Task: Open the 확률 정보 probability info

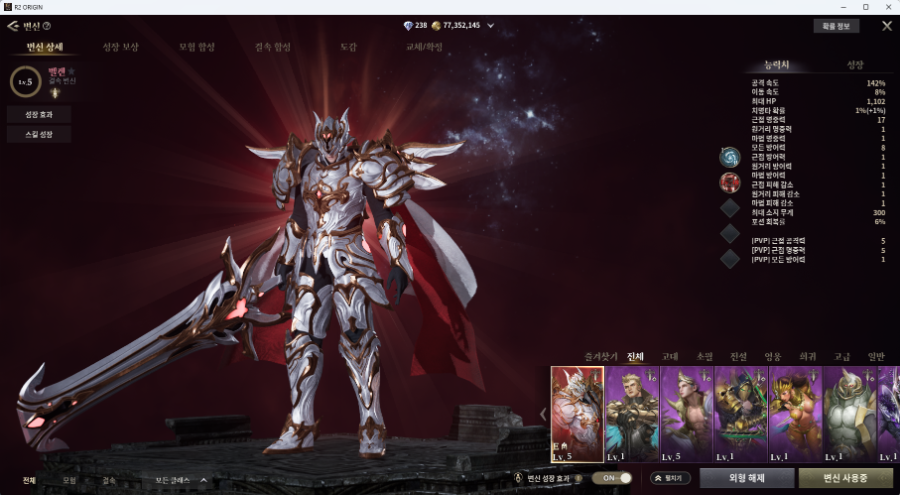Action: 836,26
